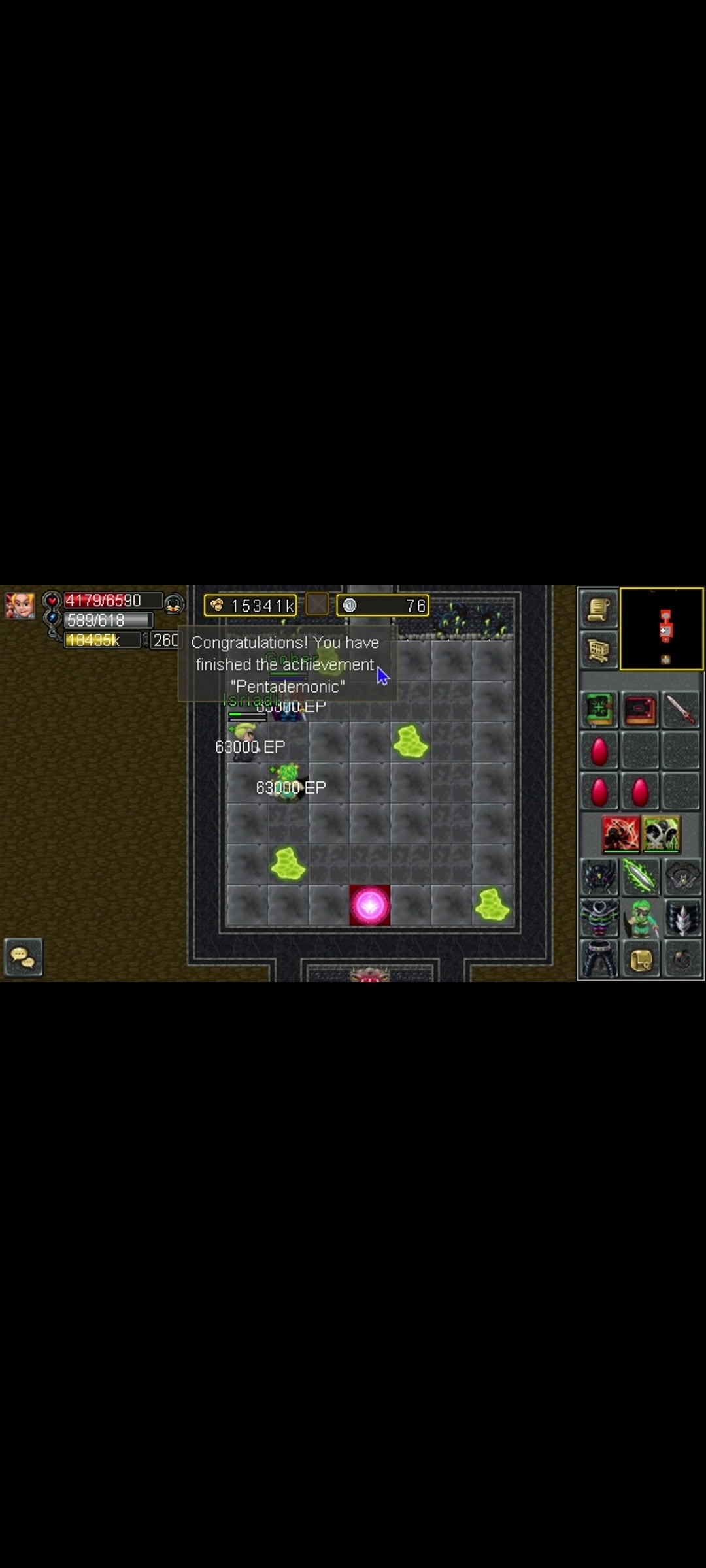Activate the red slashing attack skill
706x1568 pixels.
[x=620, y=834]
